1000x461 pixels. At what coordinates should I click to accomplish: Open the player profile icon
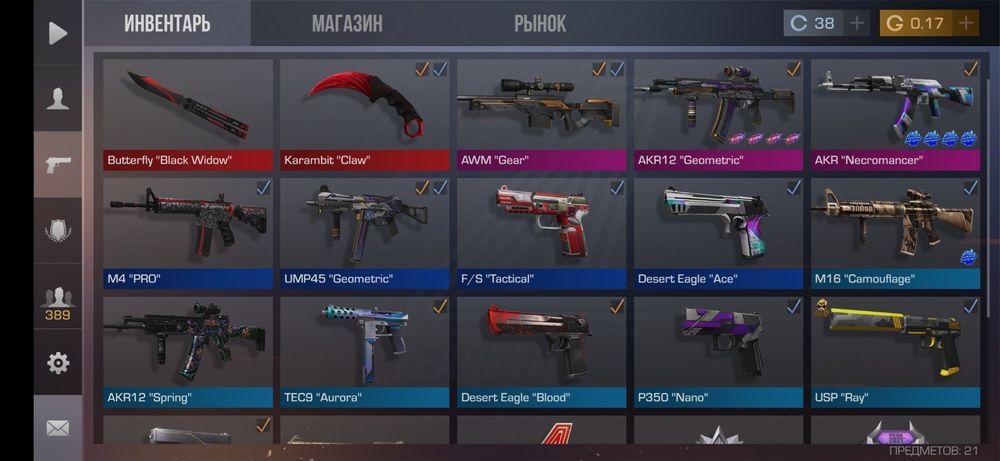coord(58,98)
